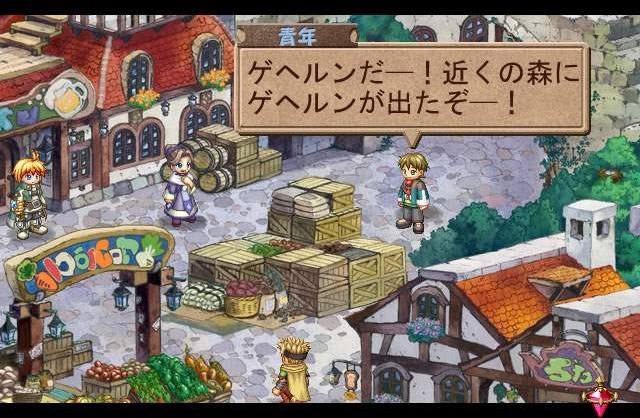
Task: Advance the Gehern warning dialogue box
Action: tap(411, 88)
